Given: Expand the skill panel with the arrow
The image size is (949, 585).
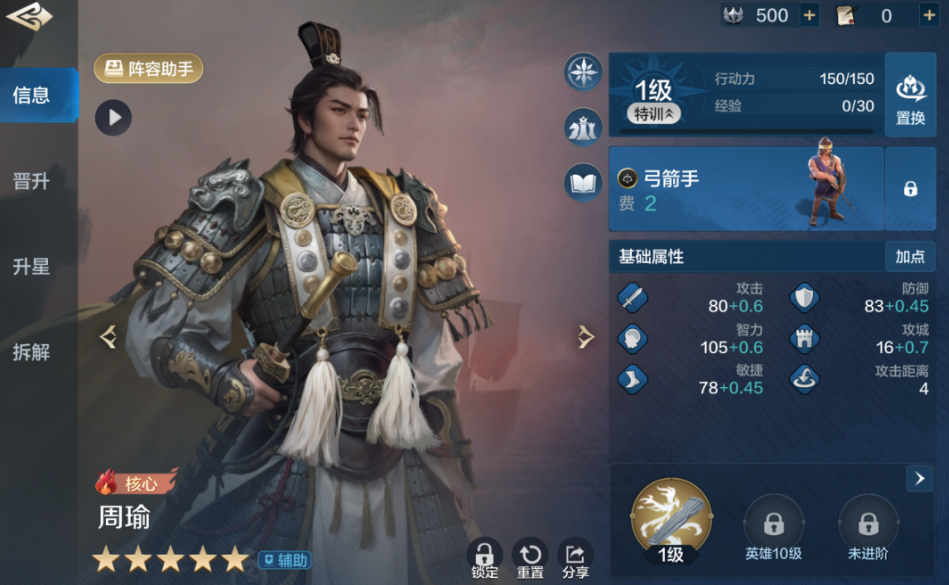Looking at the screenshot, I should (919, 478).
